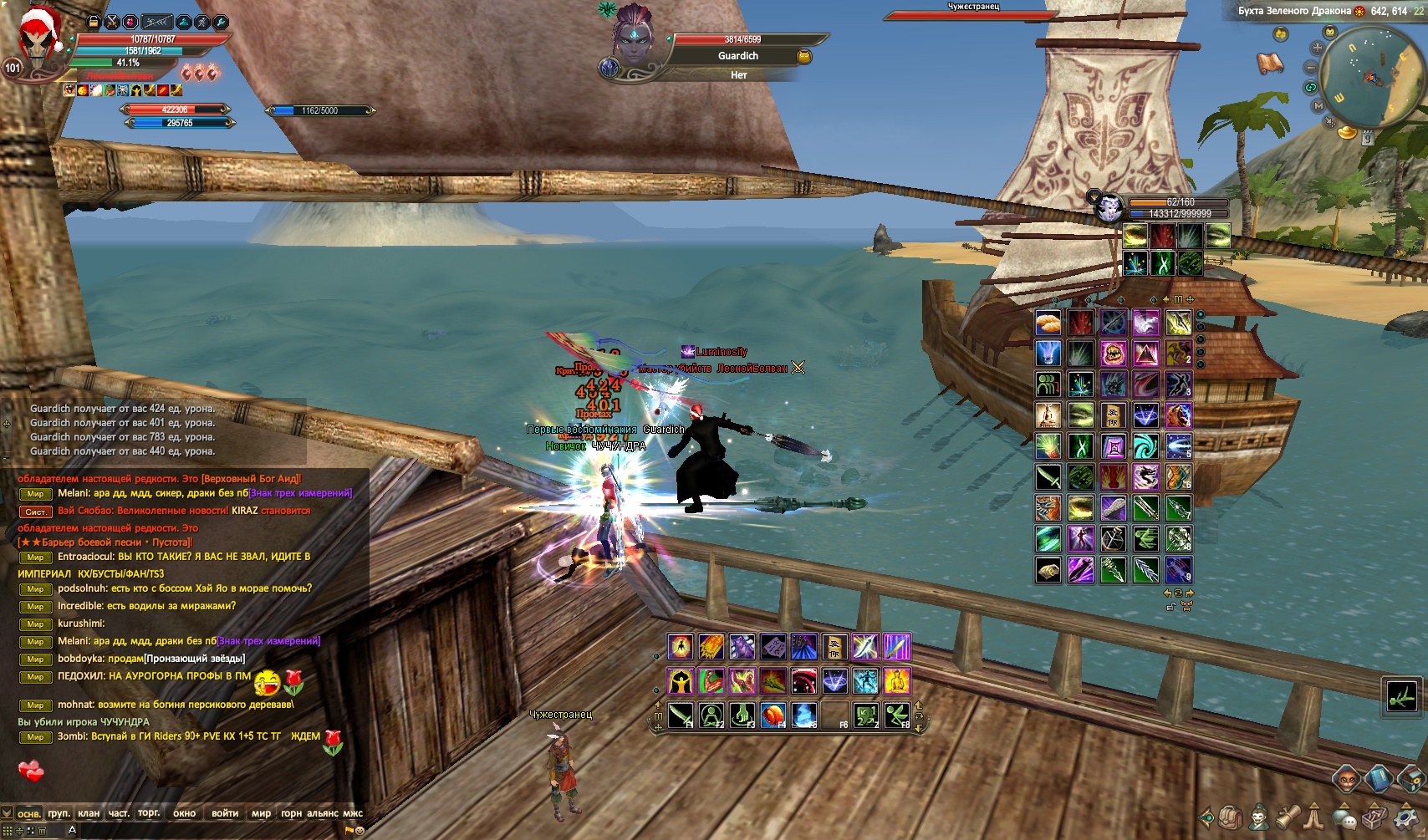Image resolution: width=1428 pixels, height=840 pixels.
Task: Use the red orb item on F4
Action: [x=773, y=715]
